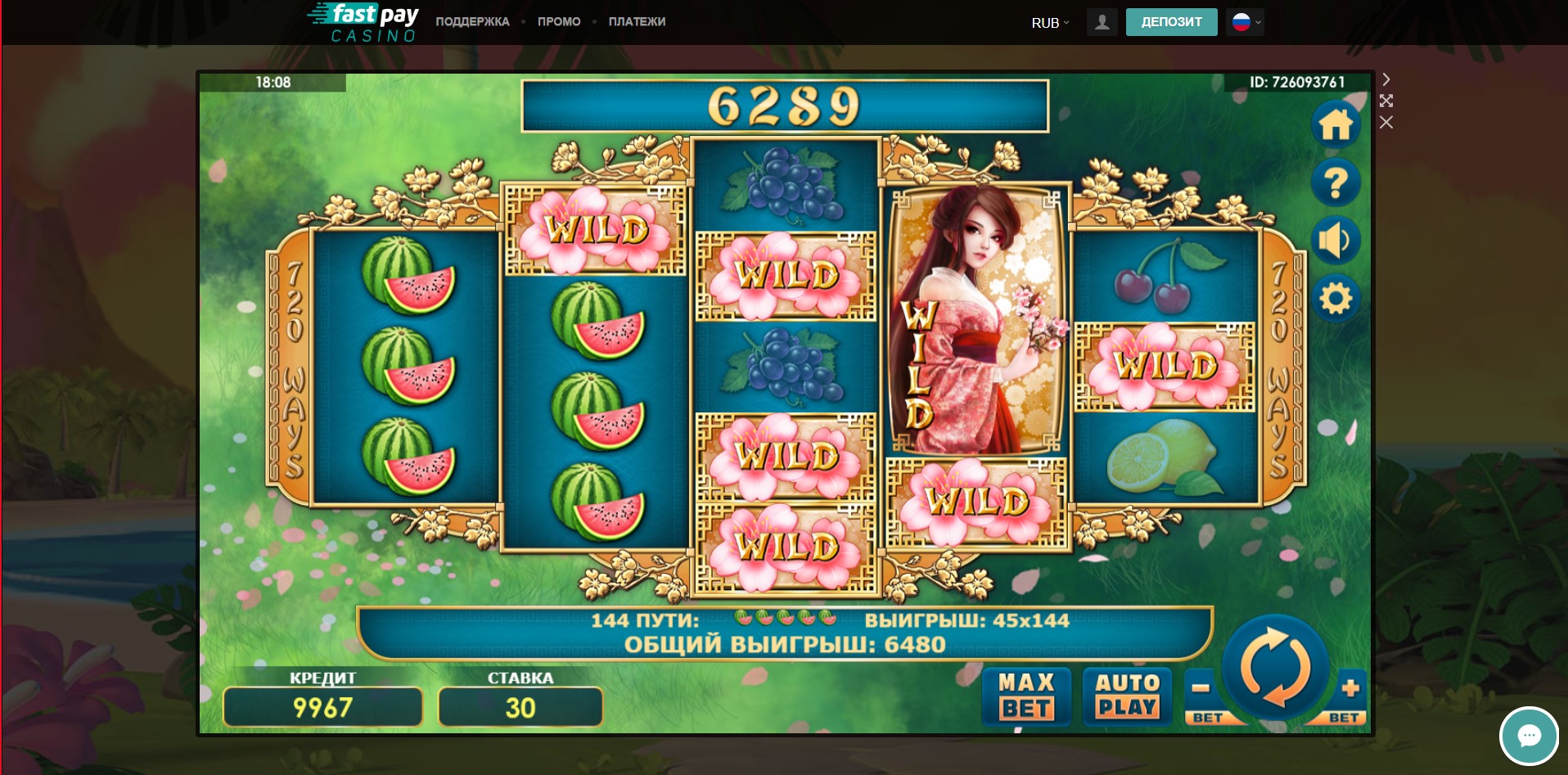The width and height of the screenshot is (1568, 775).
Task: Open the user account profile icon
Action: 1102,22
